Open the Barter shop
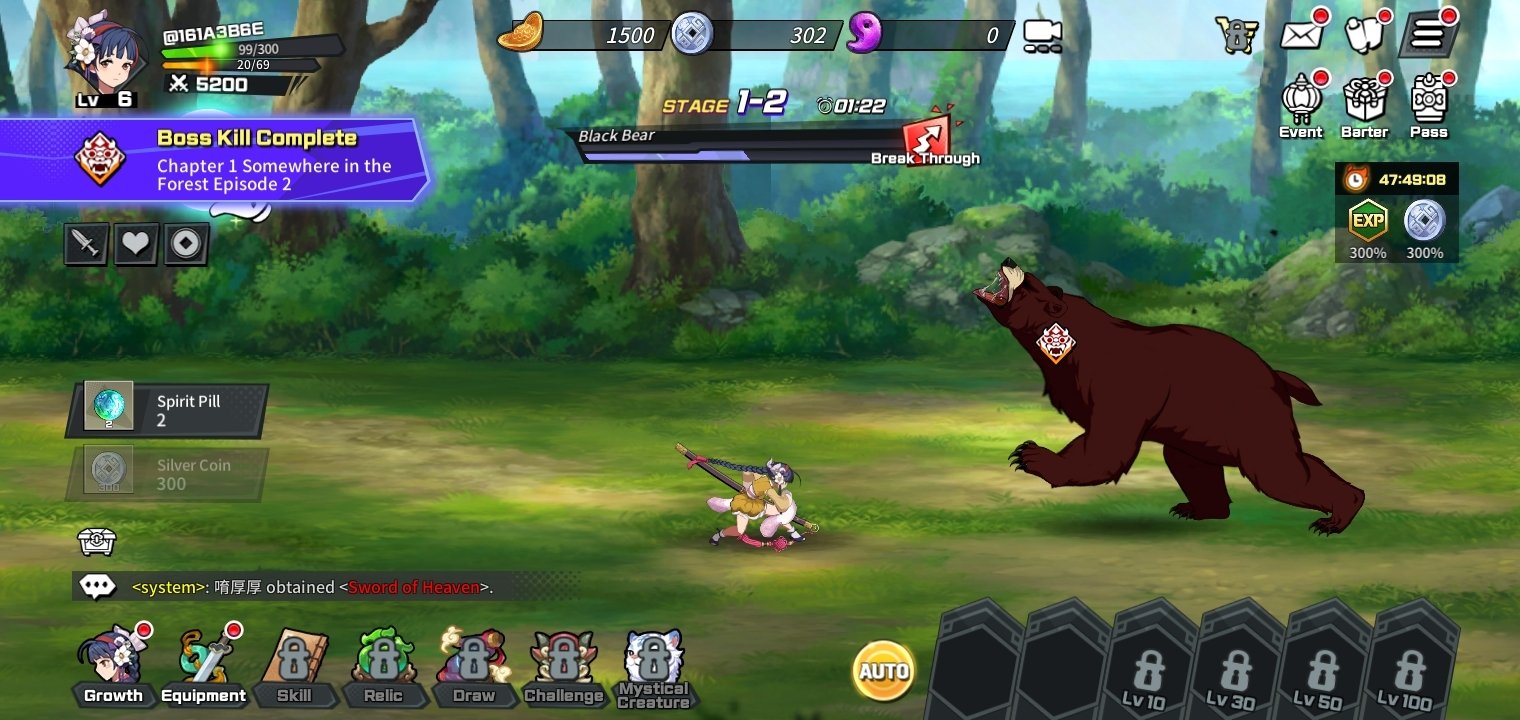The height and width of the screenshot is (720, 1520). (x=1364, y=106)
